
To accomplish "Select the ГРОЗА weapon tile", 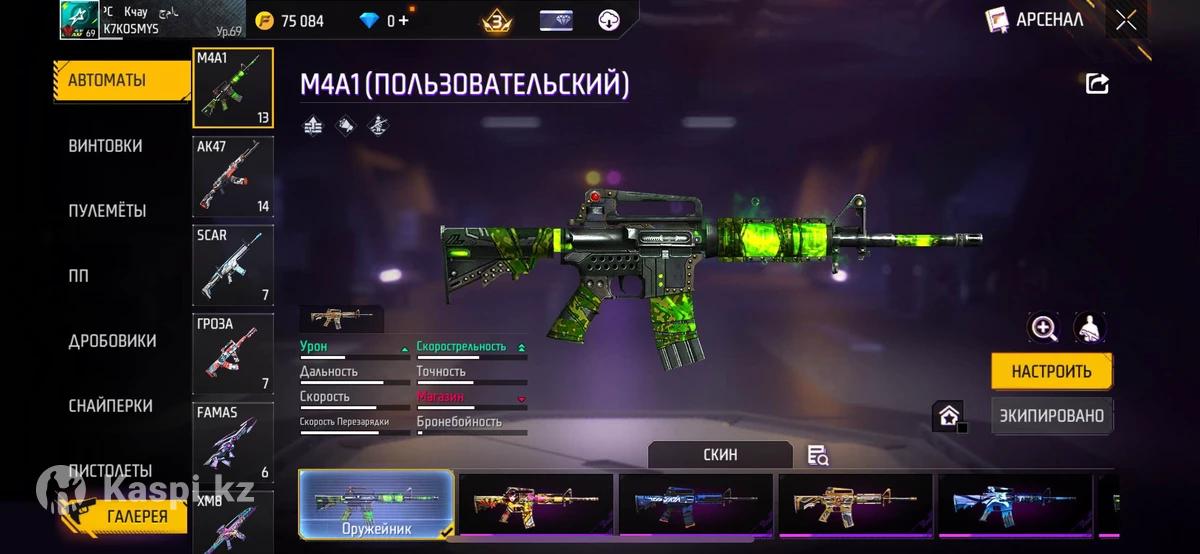I will pyautogui.click(x=233, y=353).
